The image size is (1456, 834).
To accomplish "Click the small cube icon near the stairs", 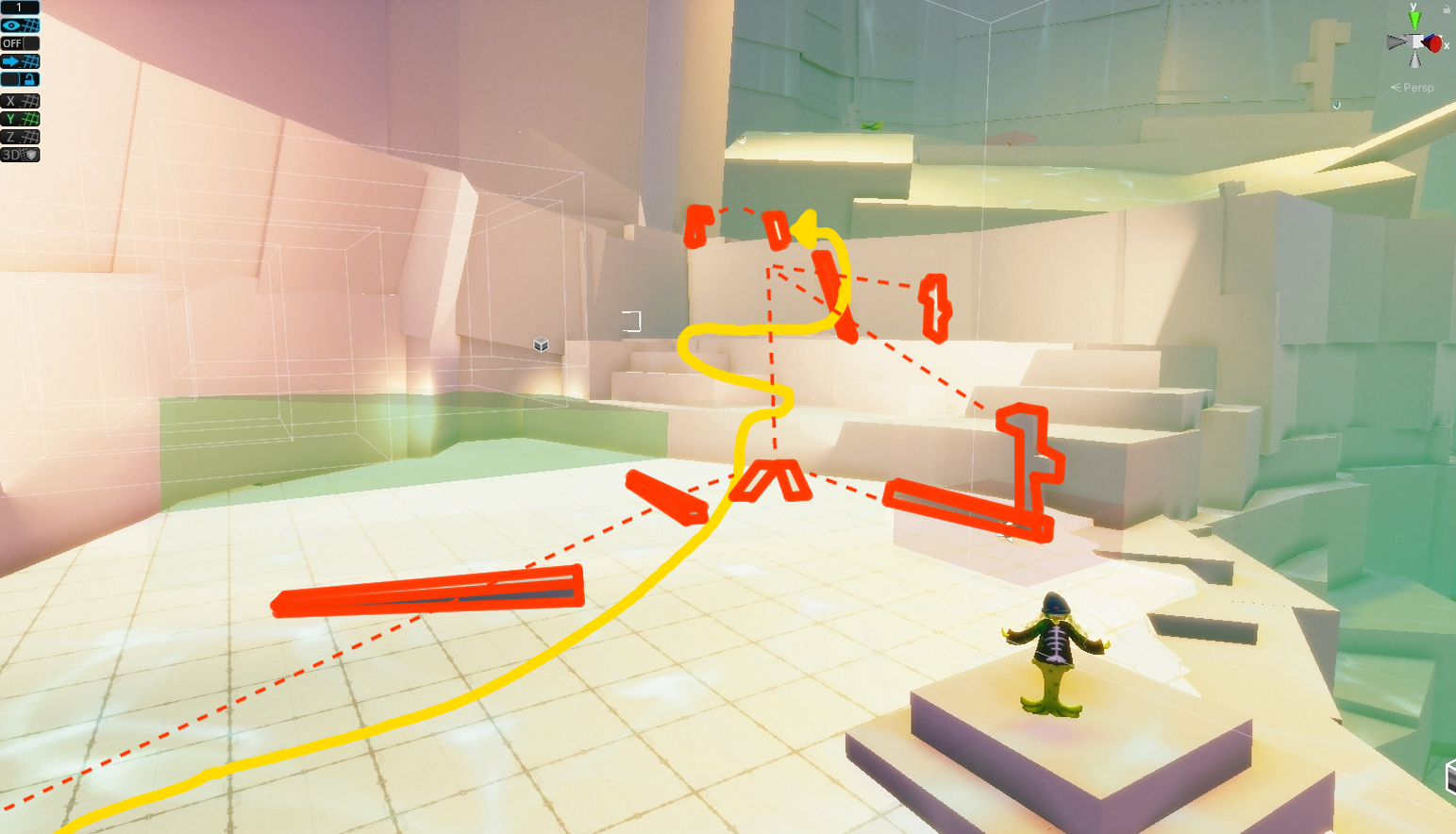I will (541, 345).
